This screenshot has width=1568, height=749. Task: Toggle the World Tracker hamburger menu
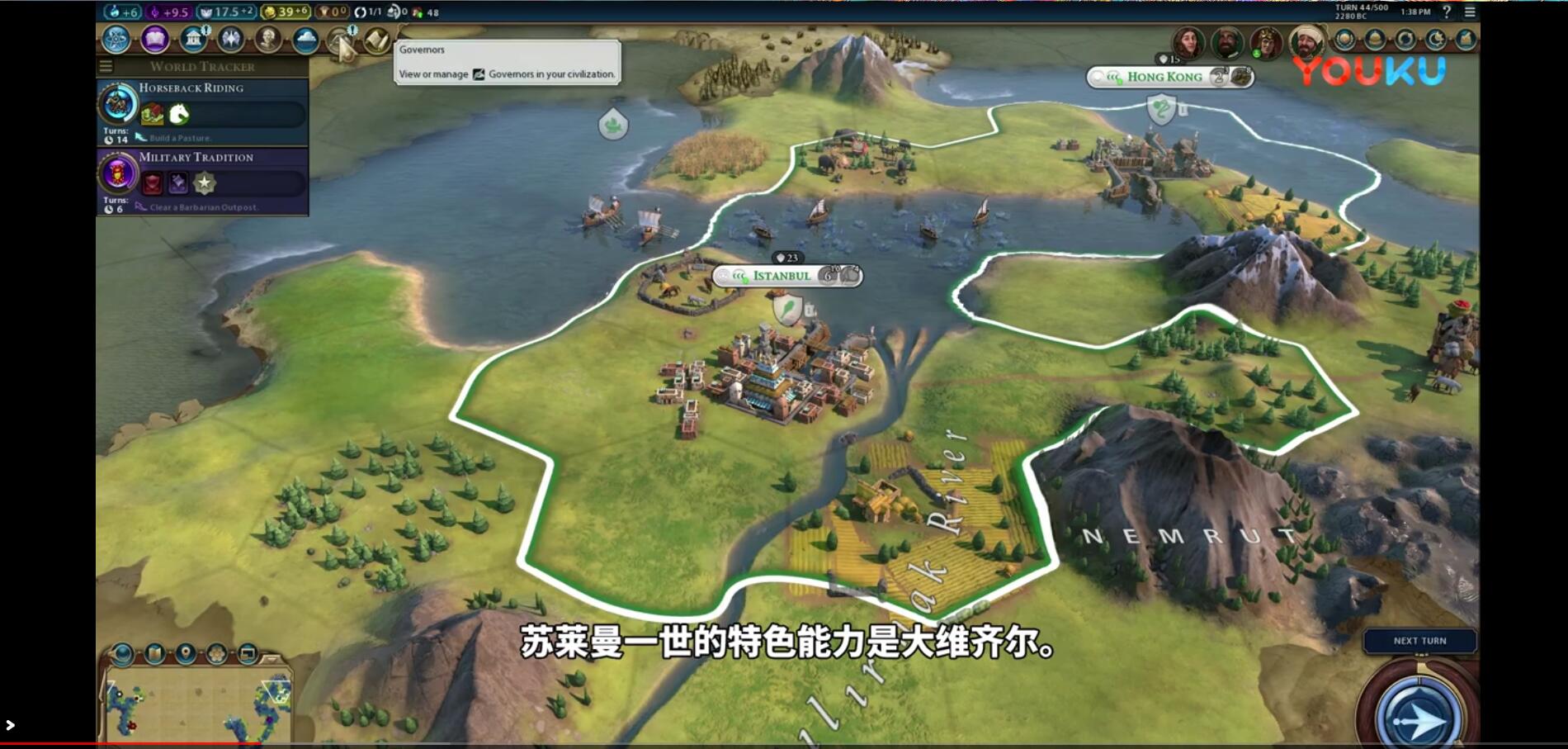coord(106,66)
